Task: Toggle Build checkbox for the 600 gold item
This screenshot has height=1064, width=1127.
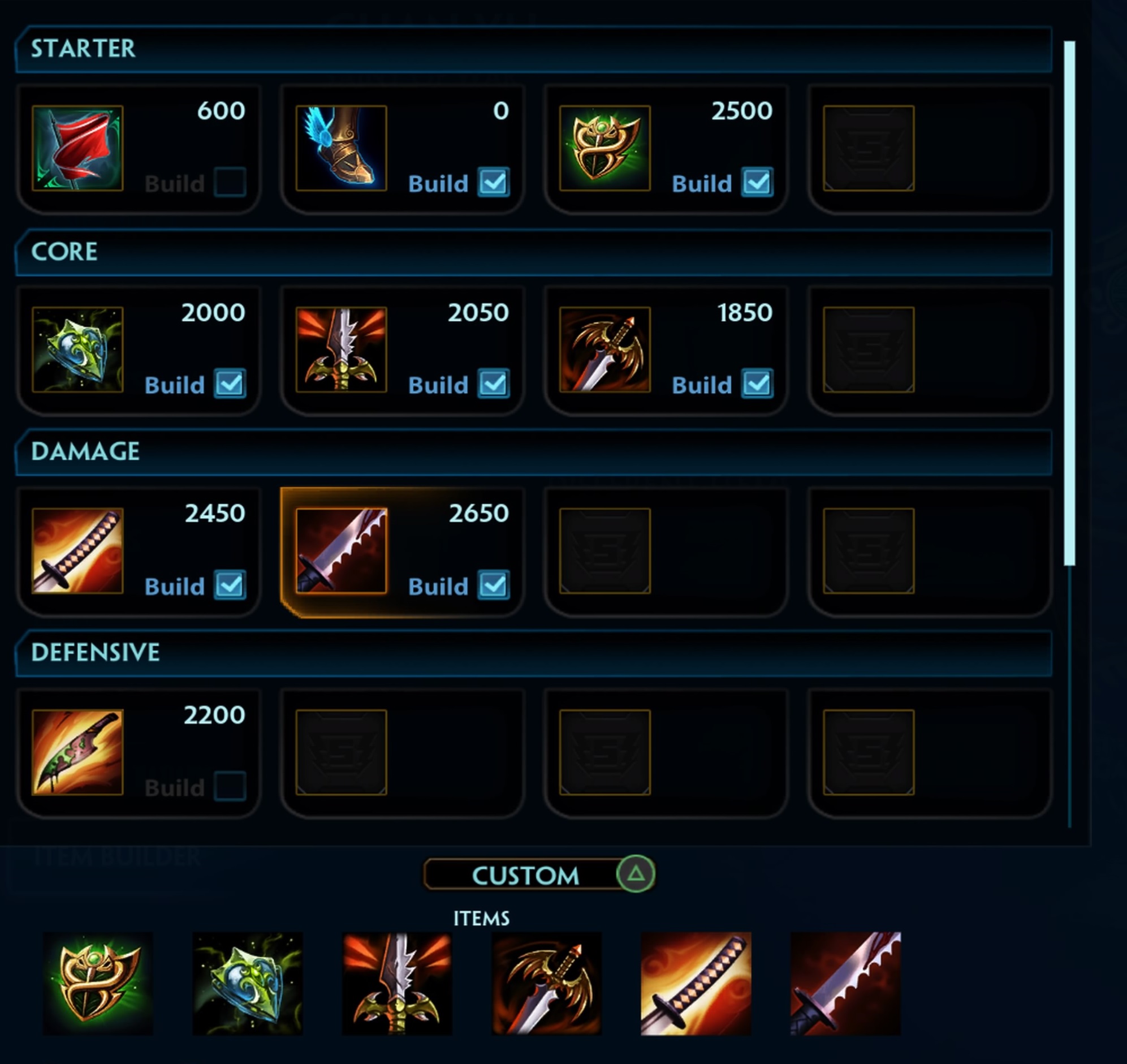Action: (x=230, y=183)
